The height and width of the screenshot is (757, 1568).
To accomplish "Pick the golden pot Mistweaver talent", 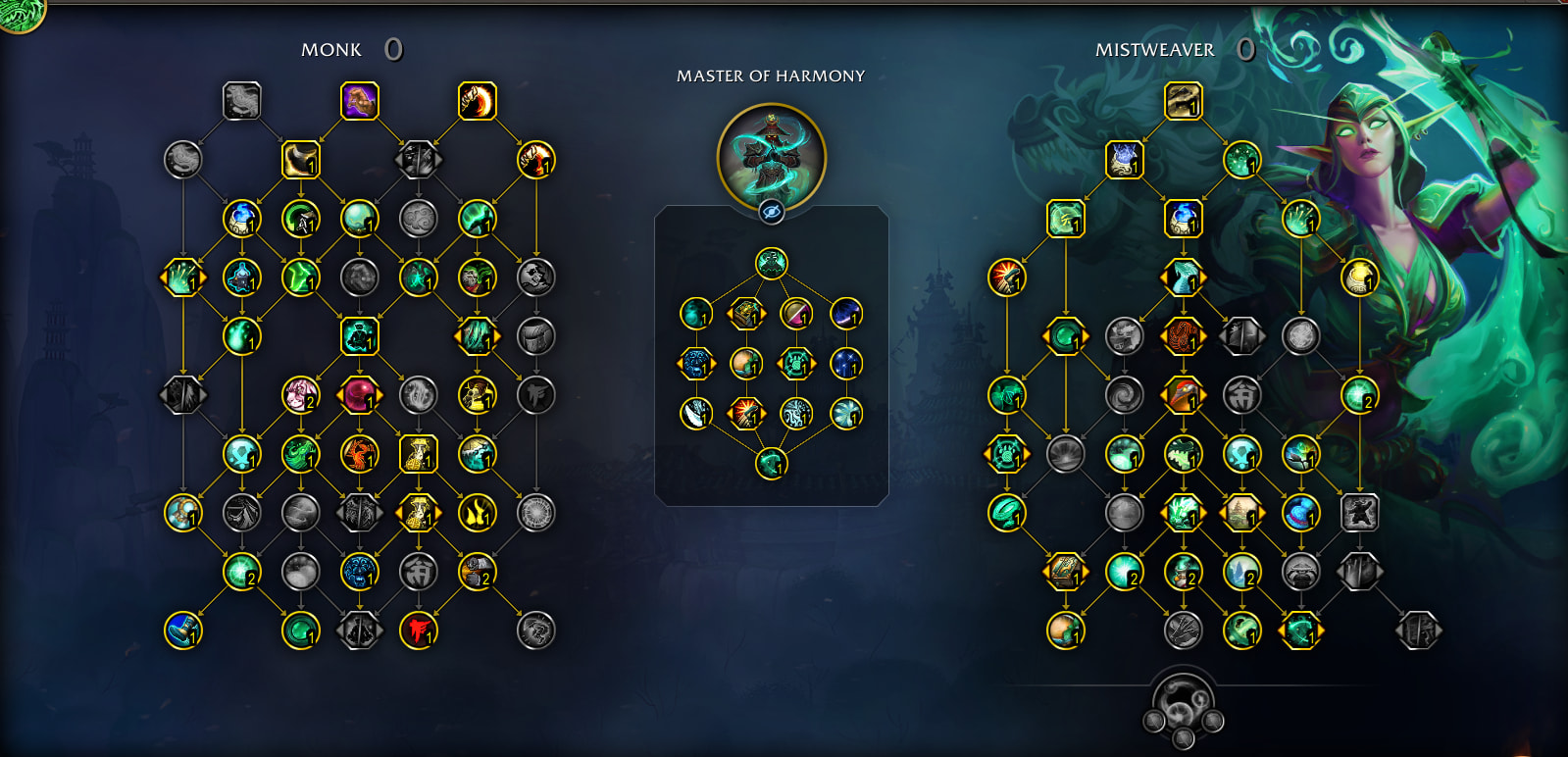I will 1360,278.
